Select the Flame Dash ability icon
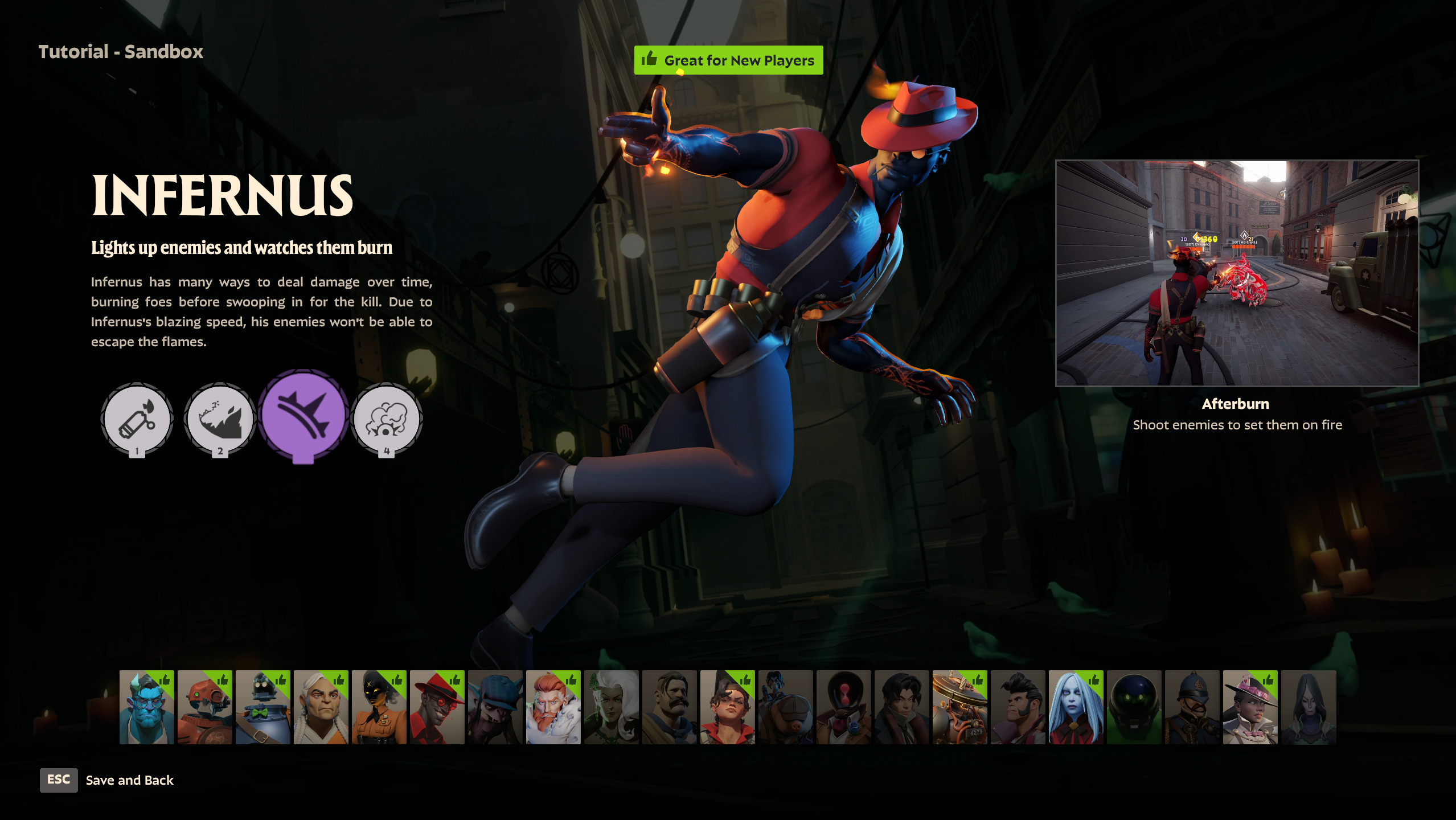1456x820 pixels. [x=220, y=419]
